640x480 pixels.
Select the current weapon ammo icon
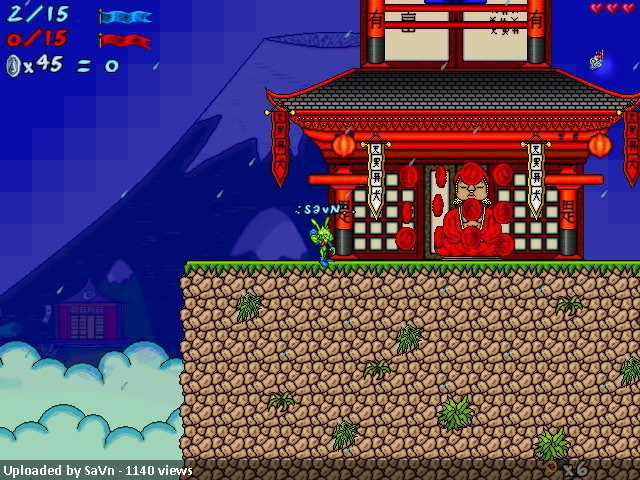(551, 466)
